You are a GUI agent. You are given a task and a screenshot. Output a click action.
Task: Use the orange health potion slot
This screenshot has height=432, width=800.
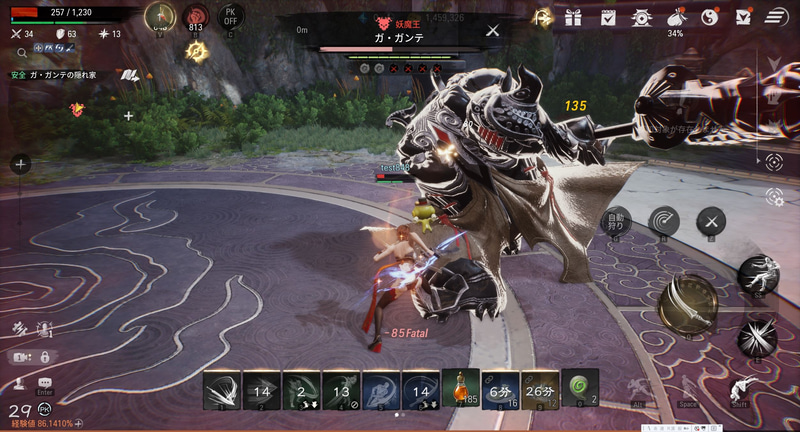(460, 388)
